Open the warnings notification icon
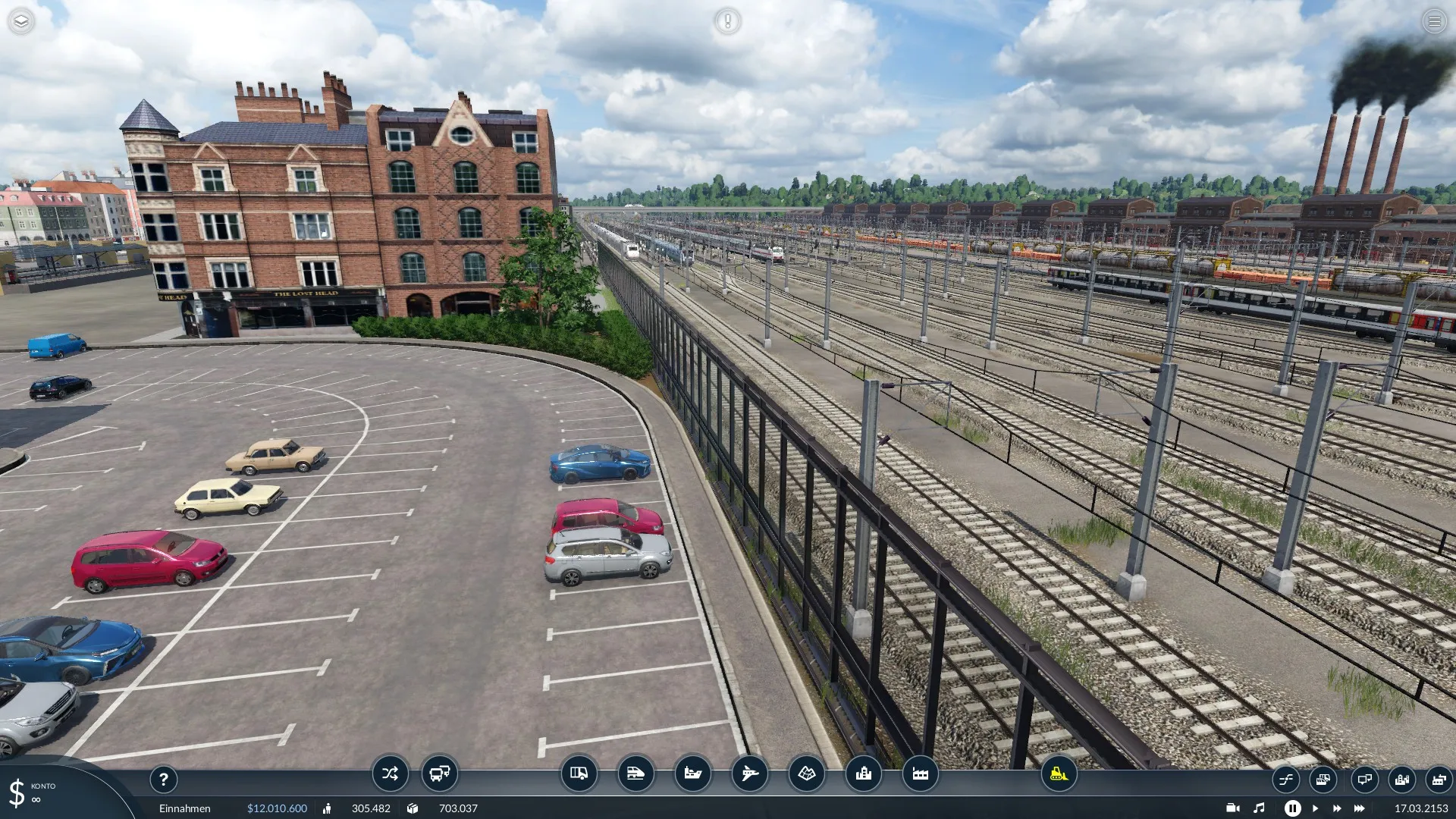Screen dimensions: 1456x819 (x=727, y=21)
